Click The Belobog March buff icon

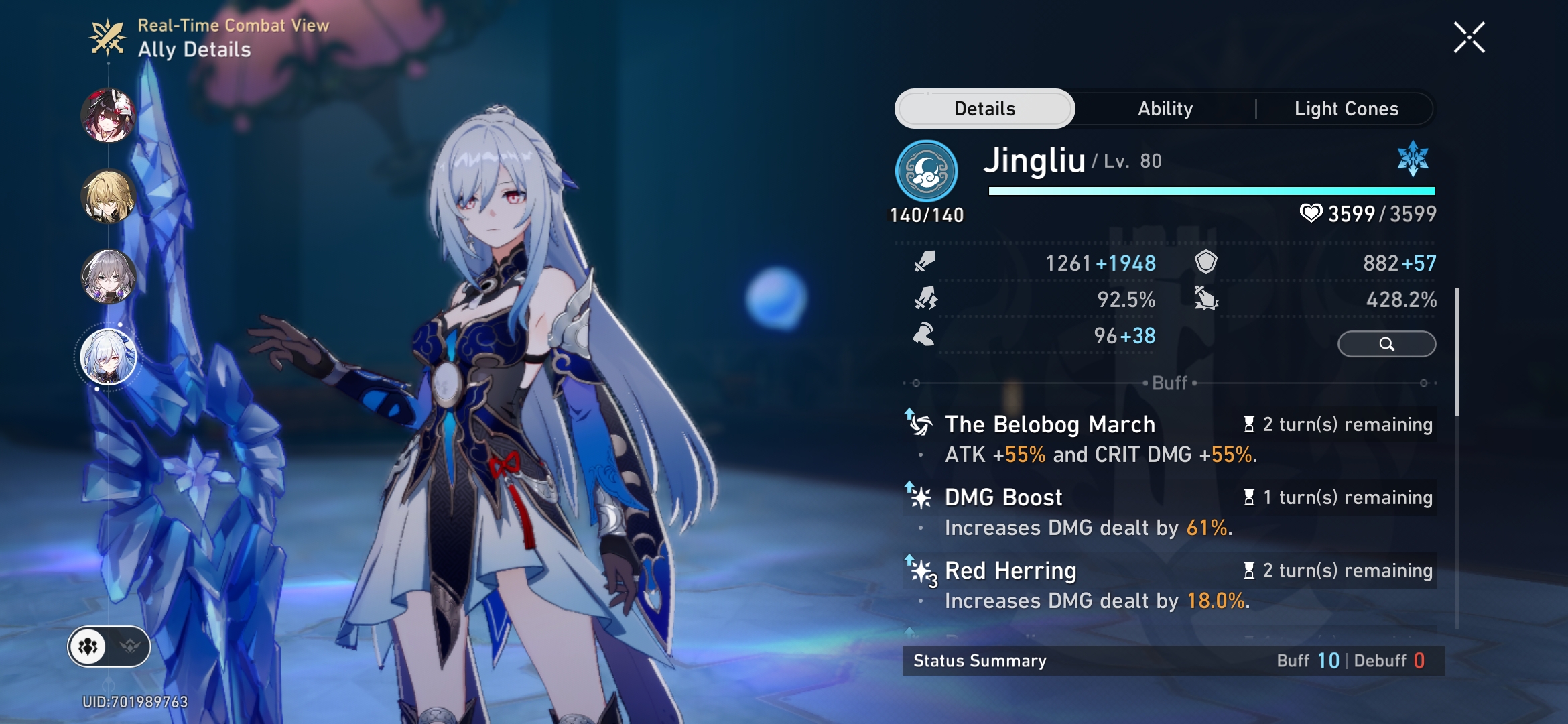tap(919, 424)
